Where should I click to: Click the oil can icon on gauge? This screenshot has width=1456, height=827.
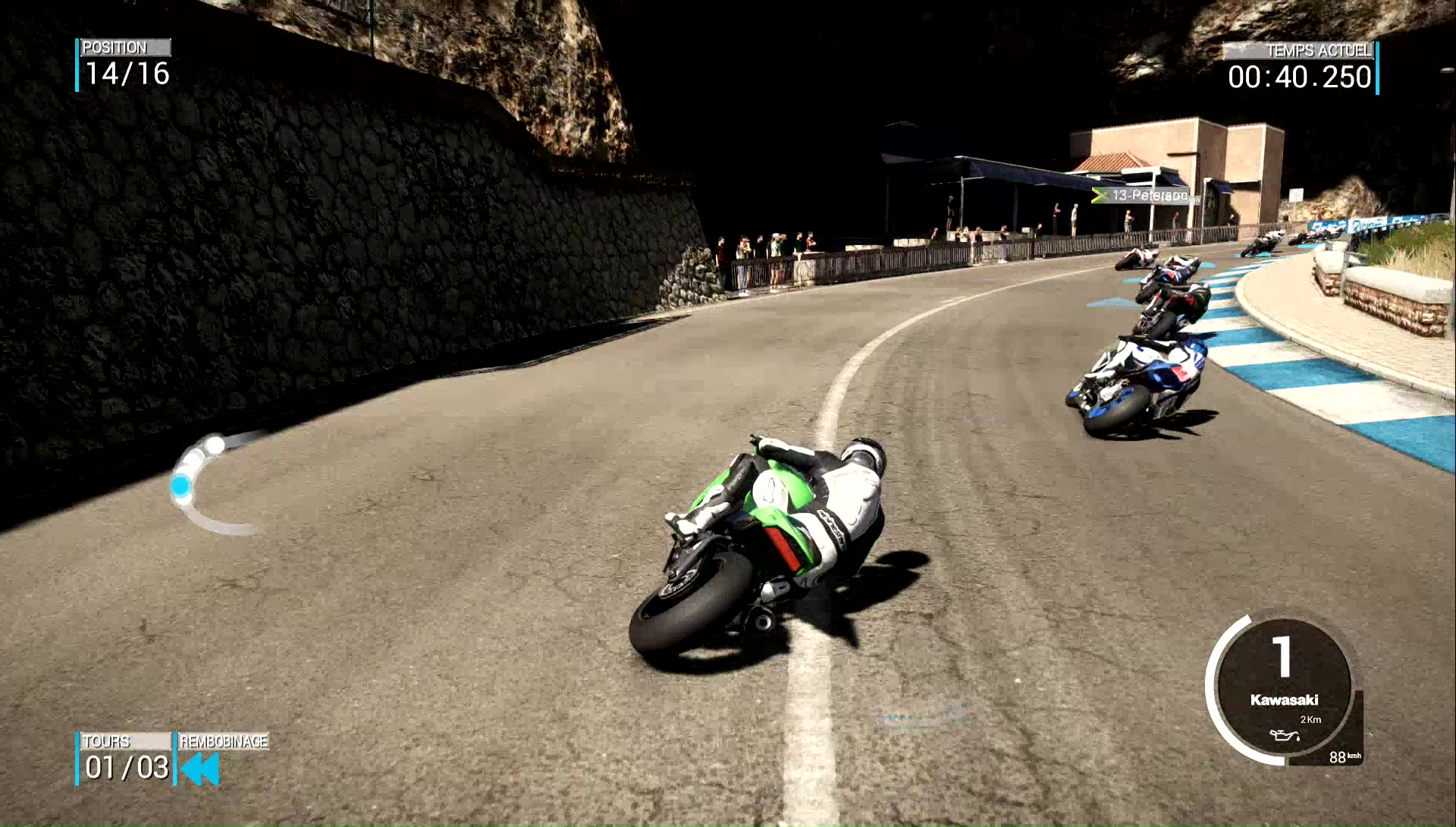click(x=1284, y=735)
